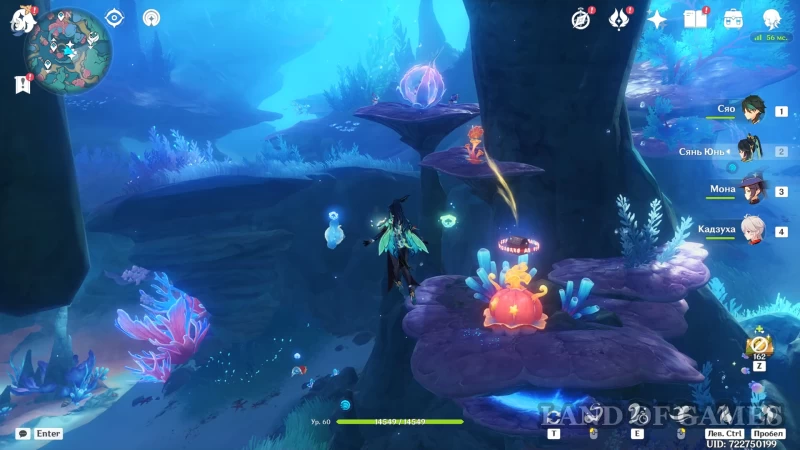This screenshot has height=450, width=800.
Task: Open the Paimon menu icon
Action: 23,18
